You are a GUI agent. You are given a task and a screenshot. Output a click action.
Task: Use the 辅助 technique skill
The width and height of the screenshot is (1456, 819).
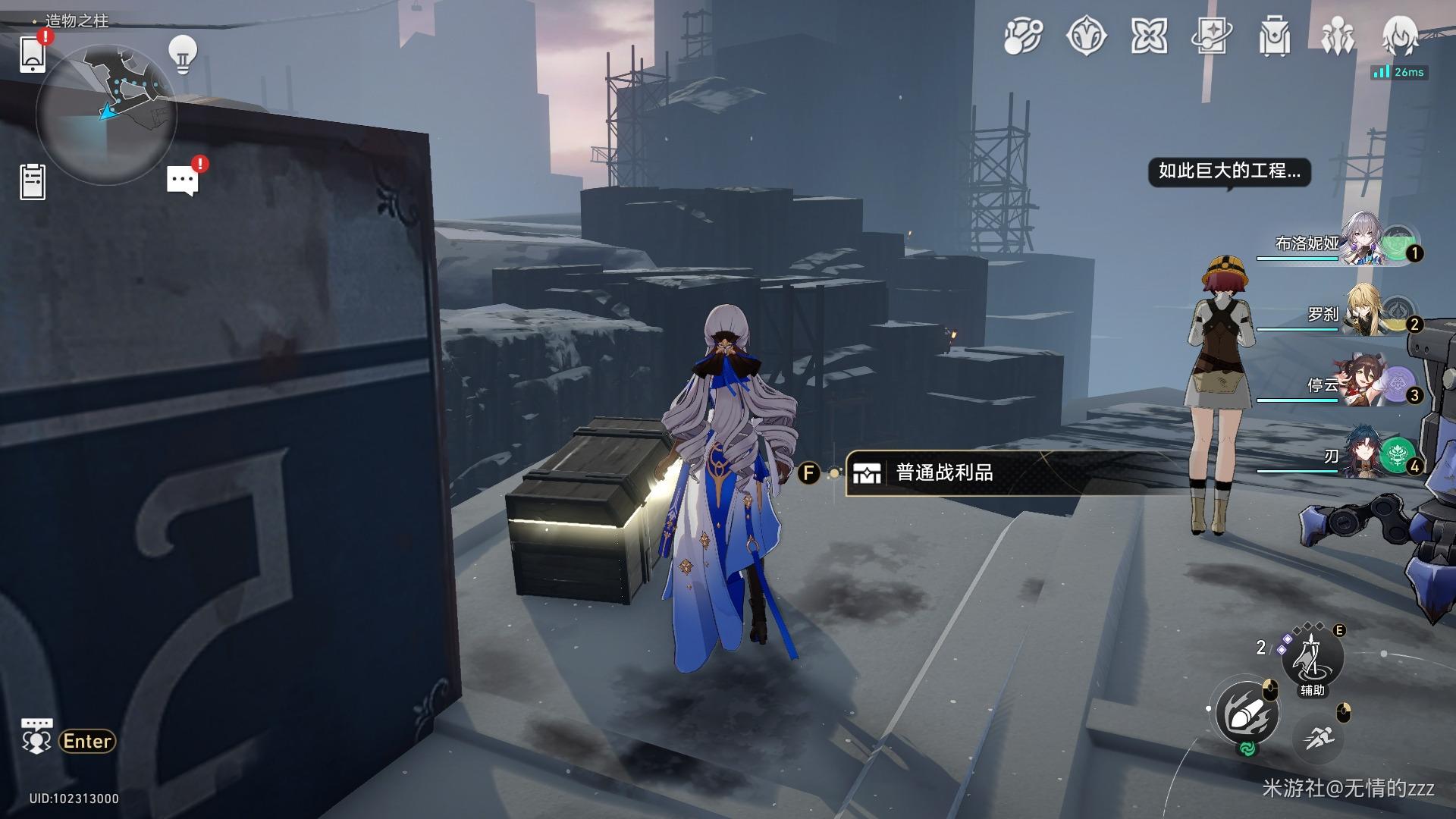[1312, 657]
